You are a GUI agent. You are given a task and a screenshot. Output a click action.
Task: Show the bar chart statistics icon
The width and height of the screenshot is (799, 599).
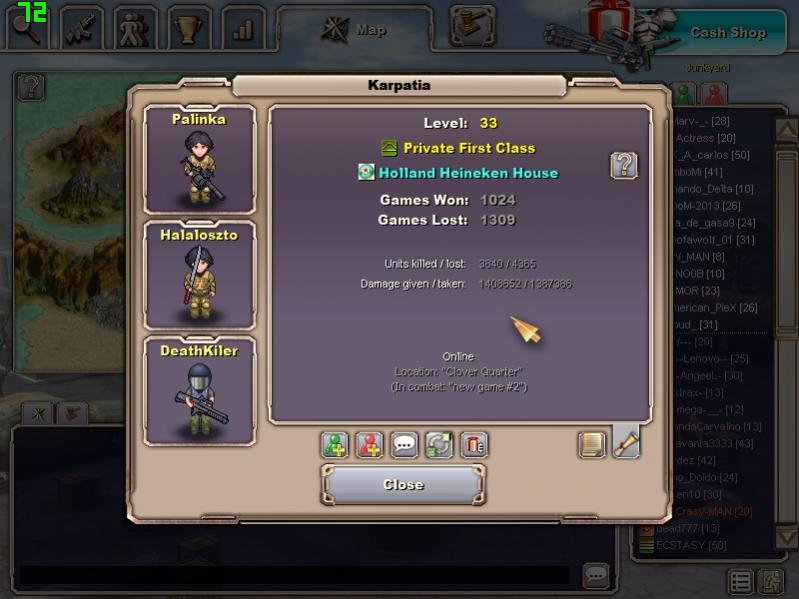tap(242, 29)
